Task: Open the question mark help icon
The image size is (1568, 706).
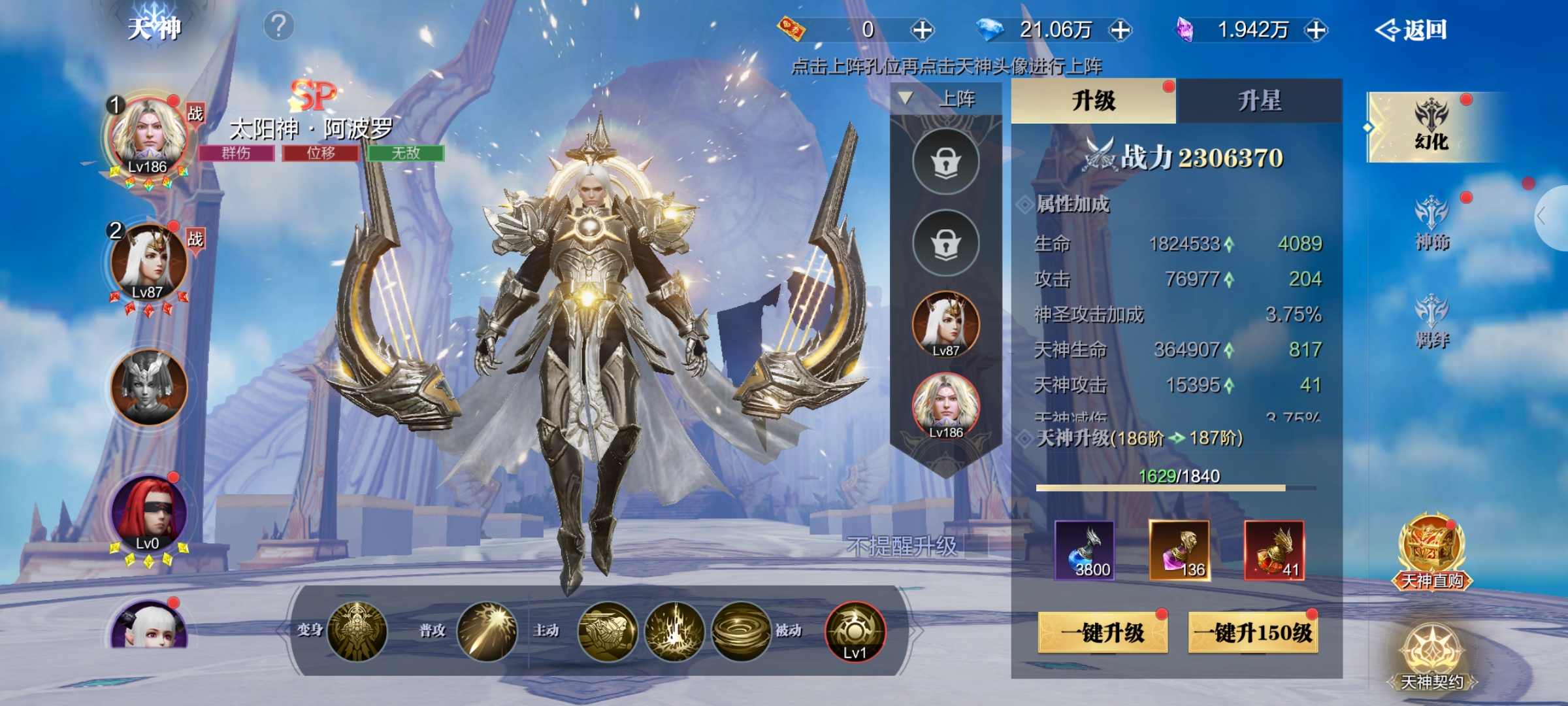Action: pos(278,26)
